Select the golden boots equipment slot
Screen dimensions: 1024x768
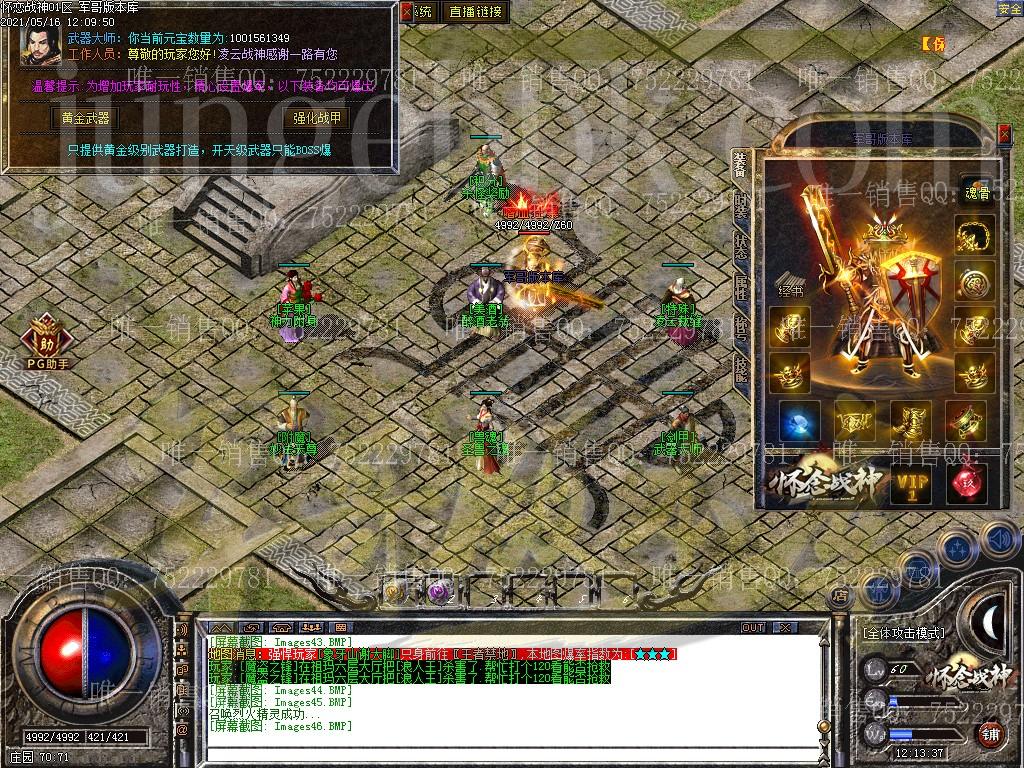coord(911,421)
